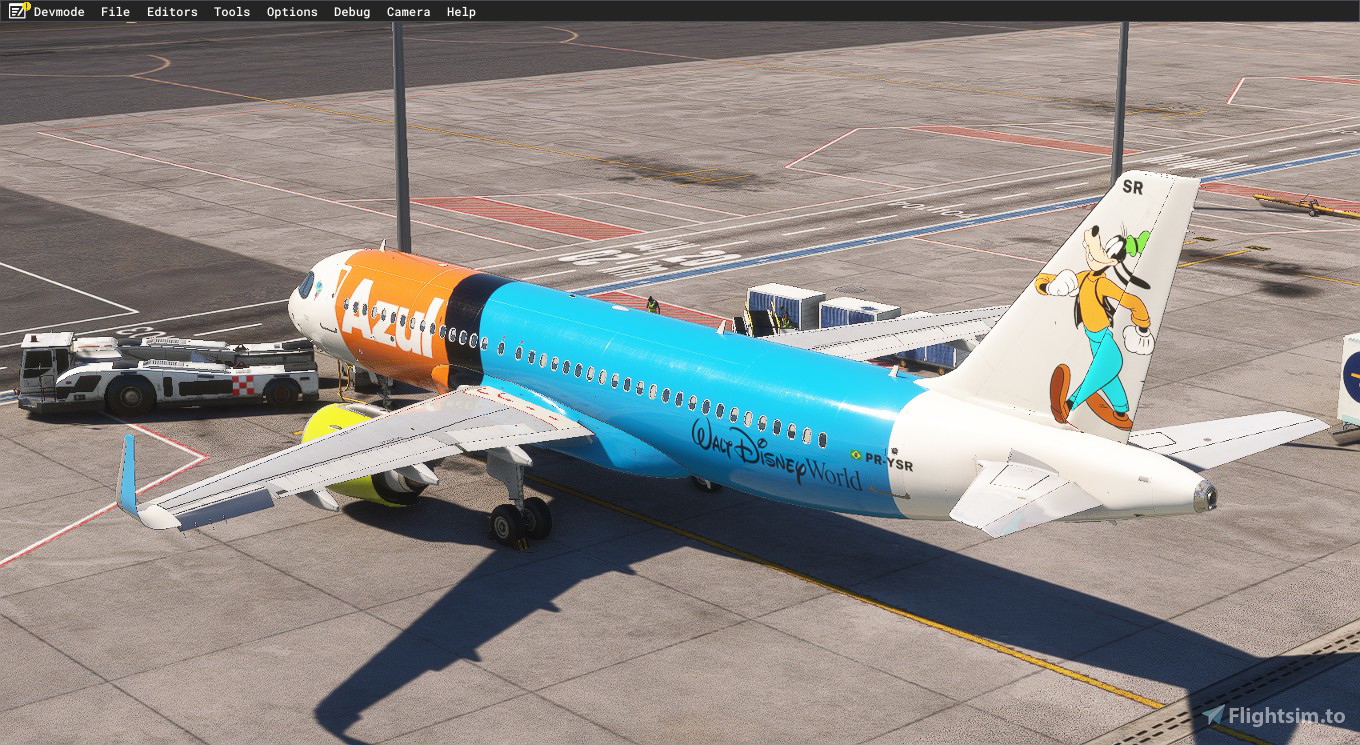The width and height of the screenshot is (1360, 745).
Task: Open the File menu
Action: 114,11
